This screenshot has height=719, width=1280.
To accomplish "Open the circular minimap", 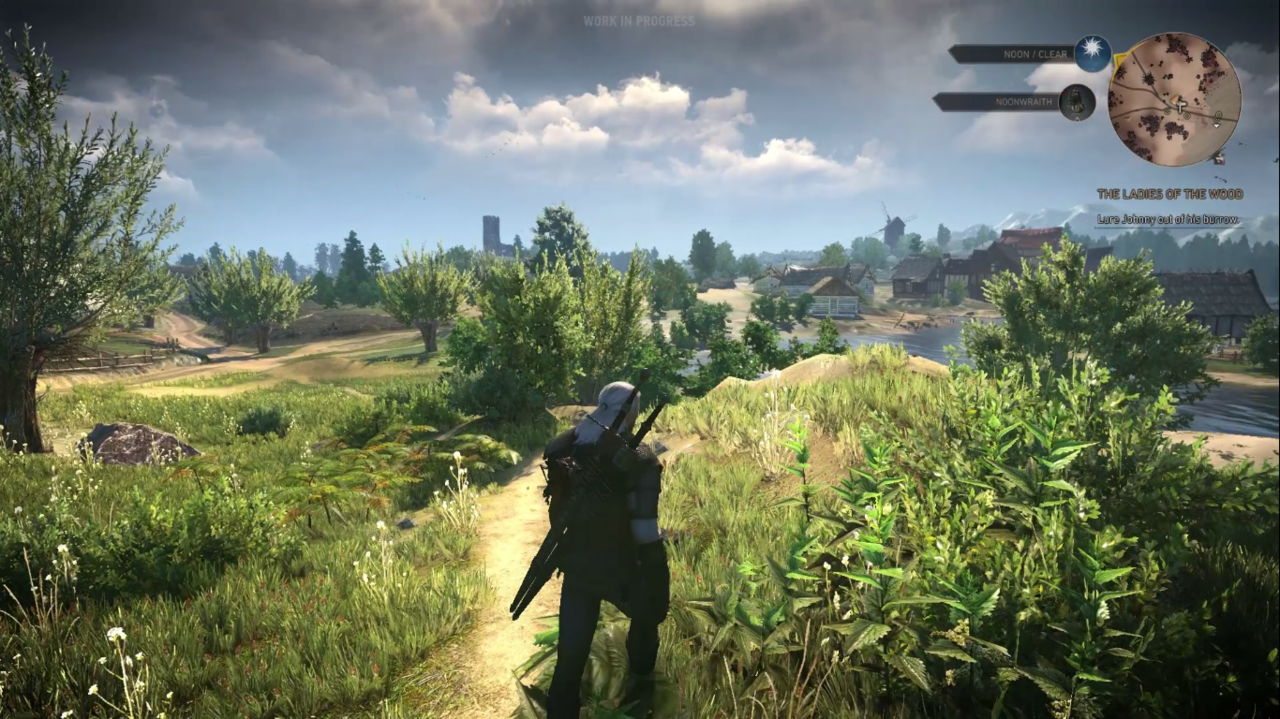I will (x=1174, y=99).
